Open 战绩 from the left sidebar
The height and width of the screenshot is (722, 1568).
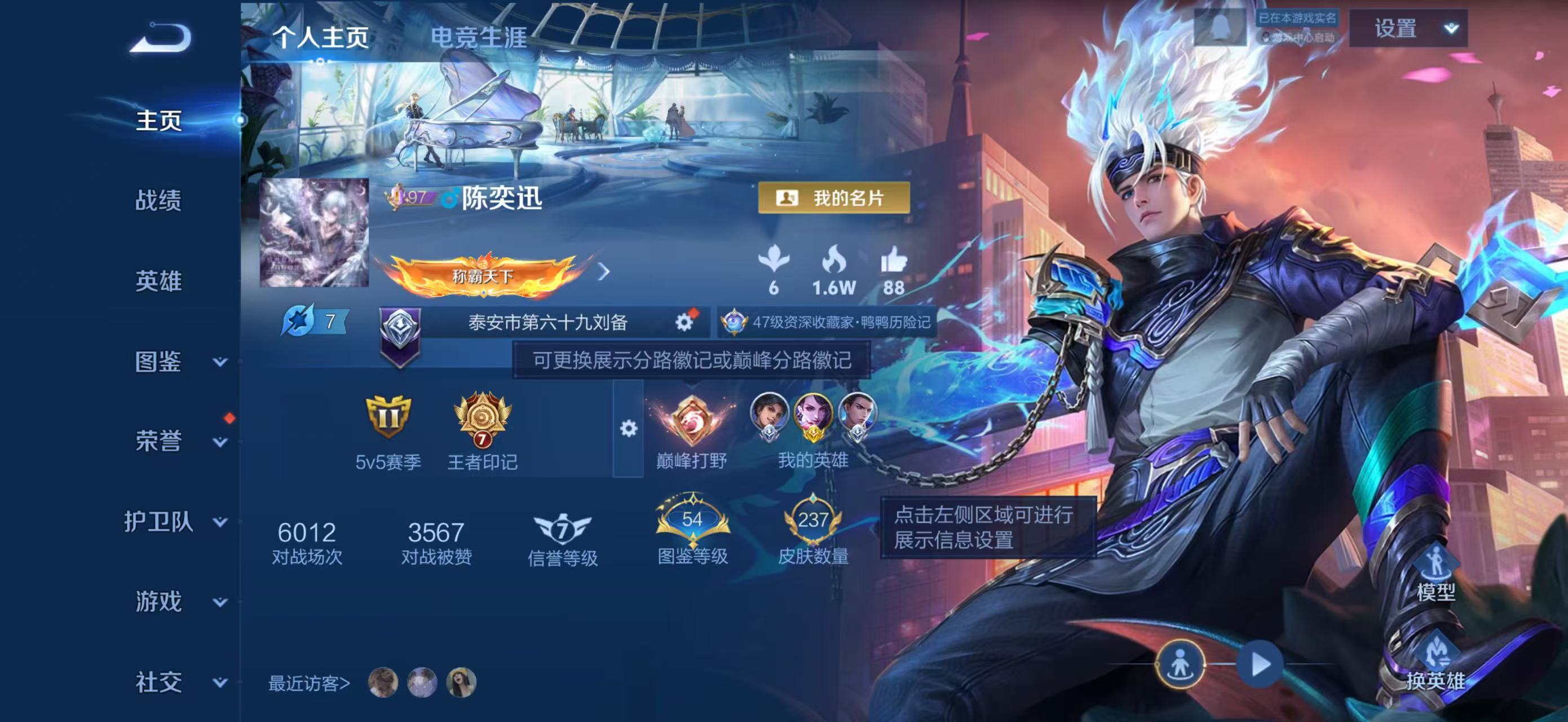click(160, 201)
